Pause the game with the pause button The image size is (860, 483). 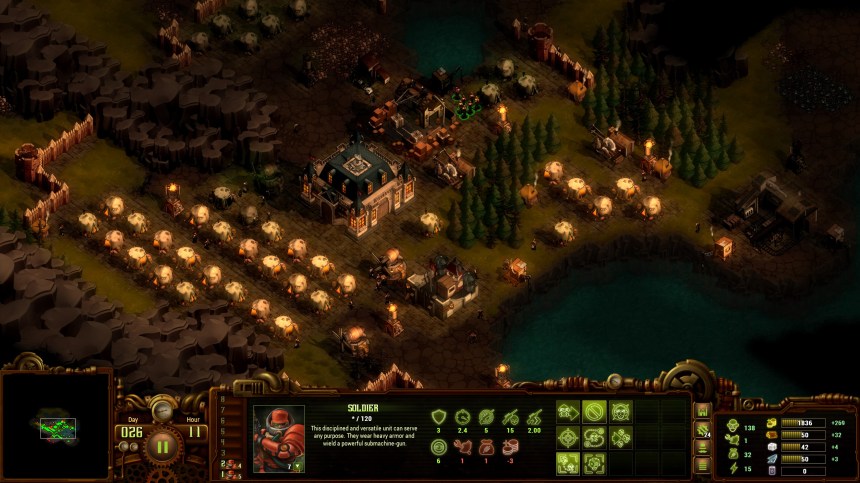click(x=161, y=444)
